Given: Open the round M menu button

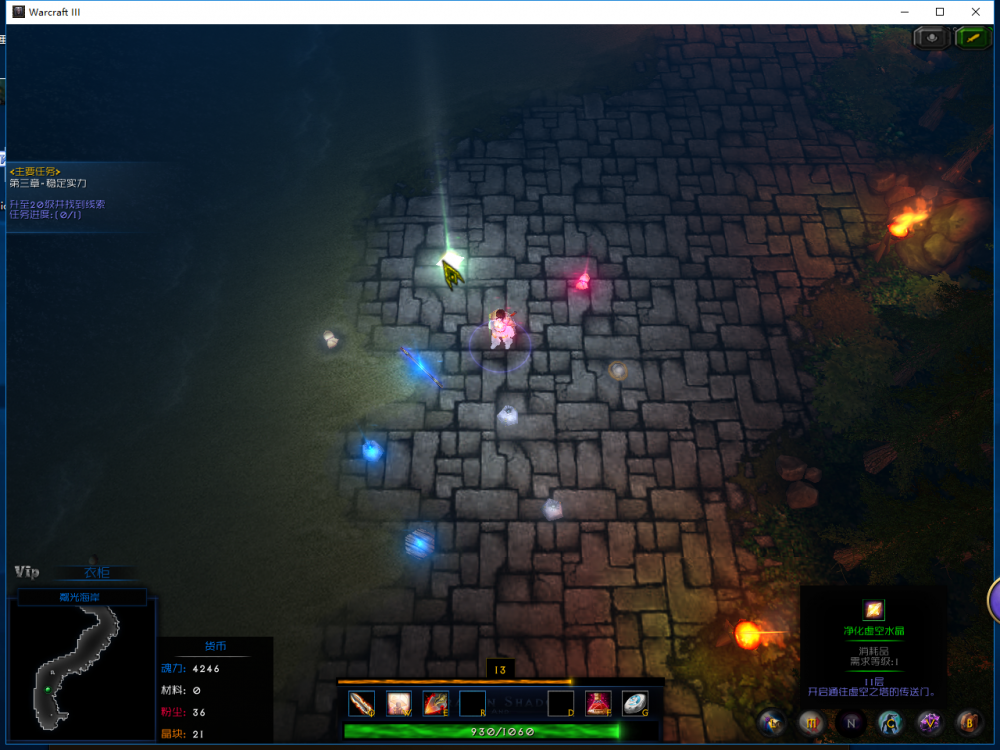Looking at the screenshot, I should click(x=811, y=721).
